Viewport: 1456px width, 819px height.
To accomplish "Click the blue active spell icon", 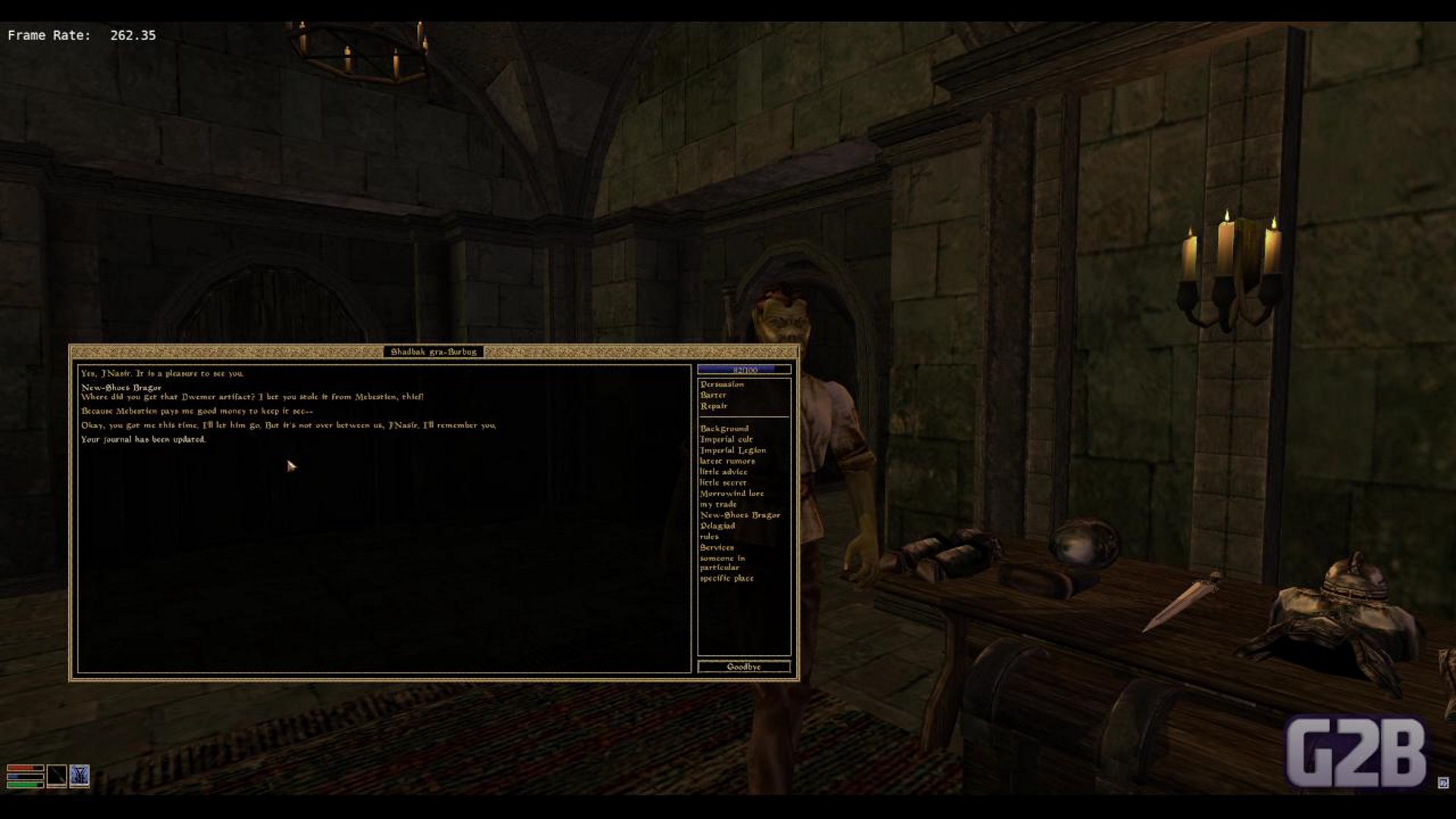I will (x=80, y=776).
